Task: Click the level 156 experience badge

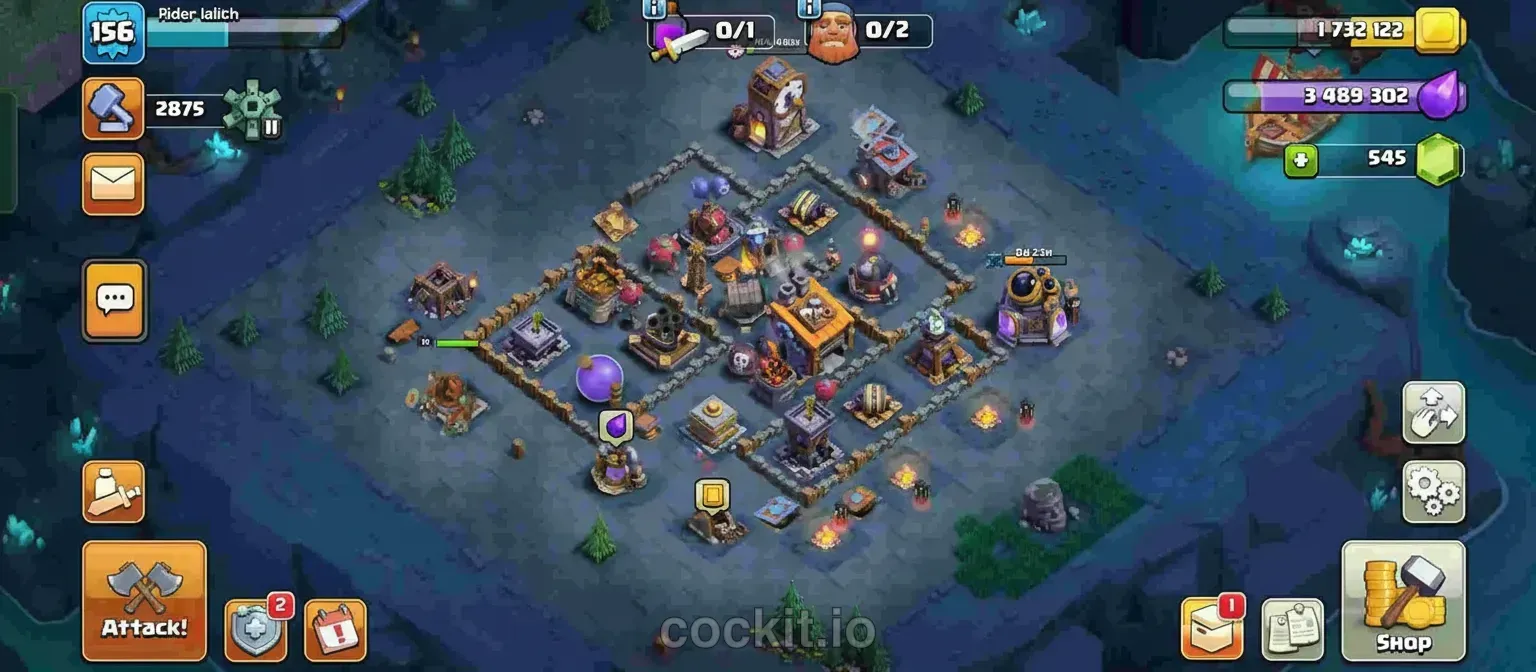Action: [x=112, y=32]
